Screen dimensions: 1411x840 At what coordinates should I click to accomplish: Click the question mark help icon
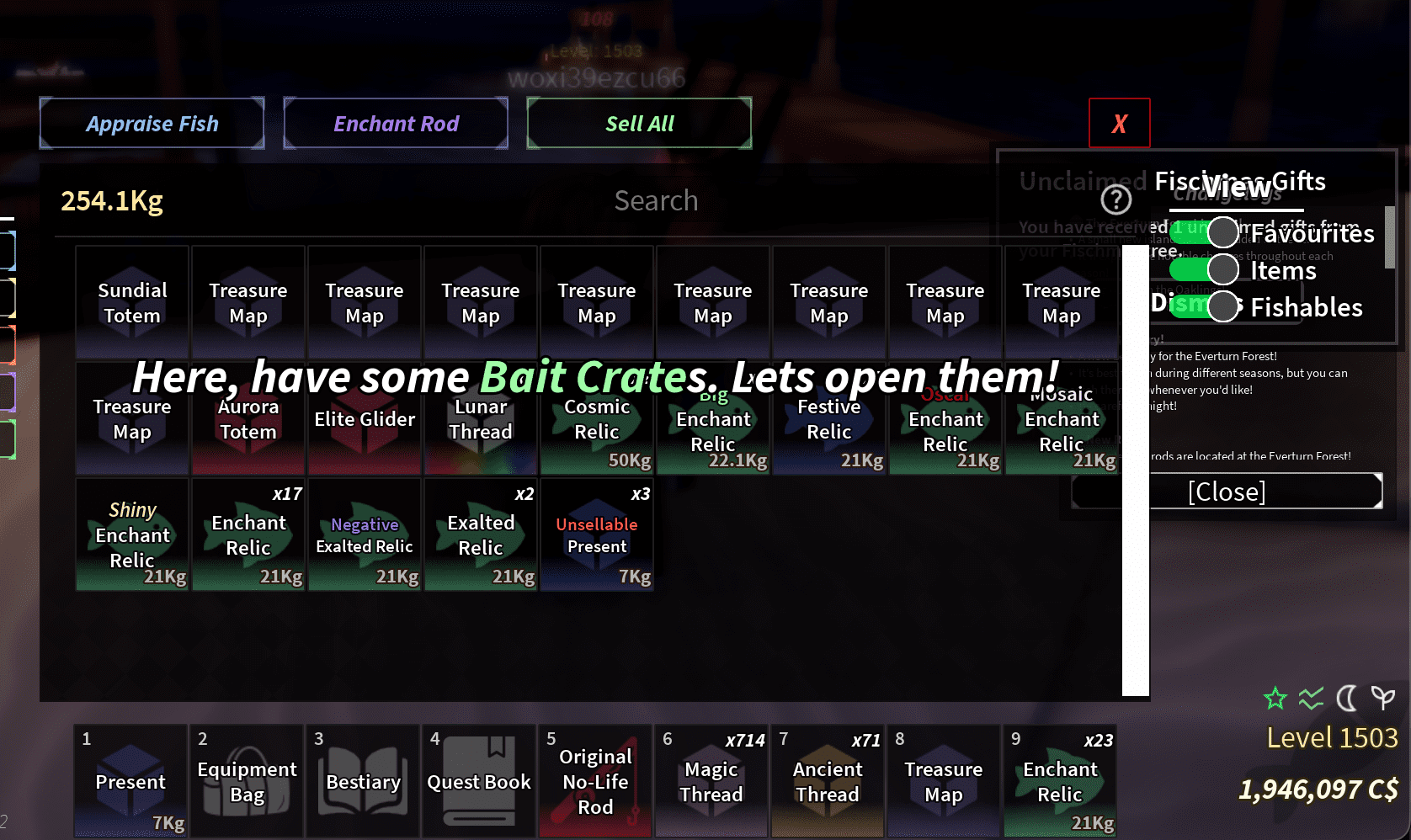tap(1115, 200)
